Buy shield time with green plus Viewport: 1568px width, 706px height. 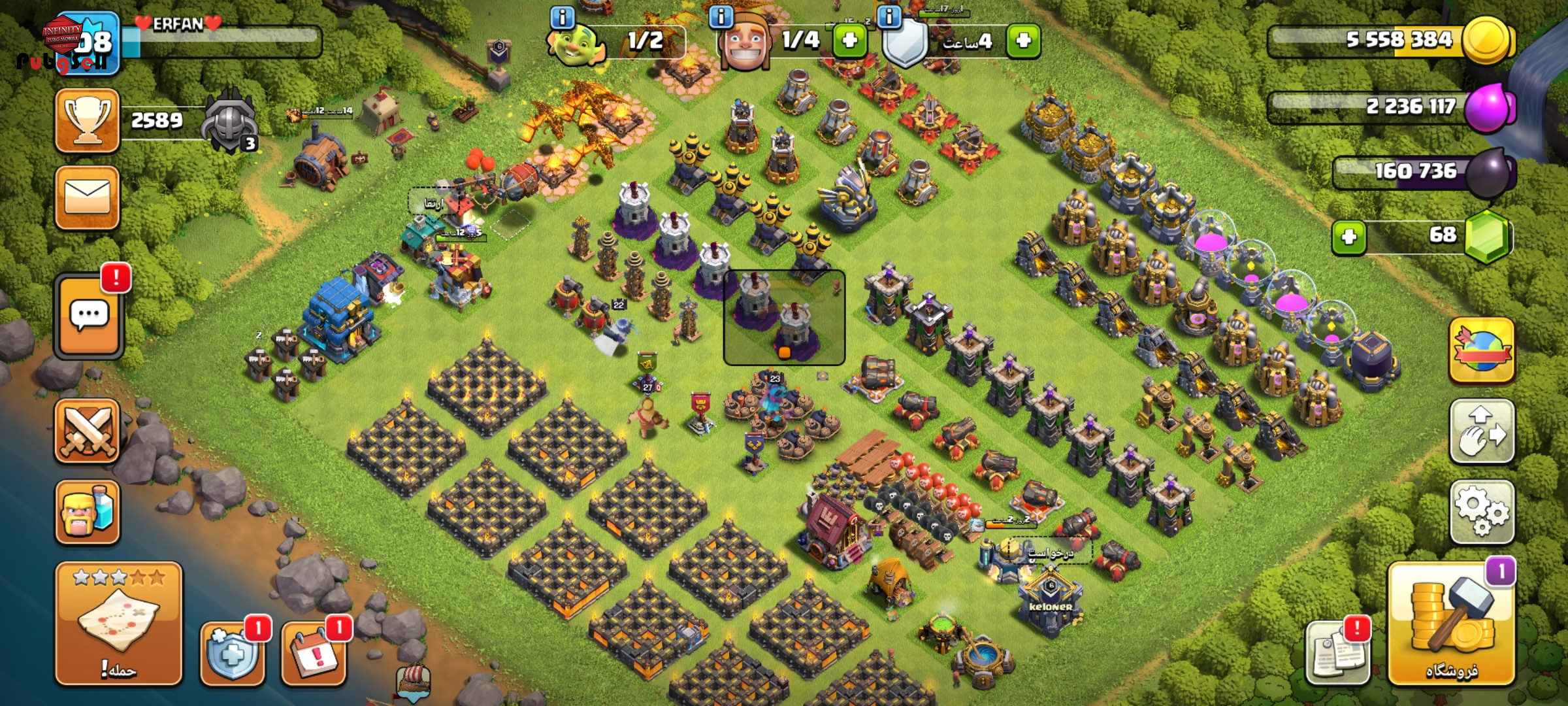coord(1023,41)
